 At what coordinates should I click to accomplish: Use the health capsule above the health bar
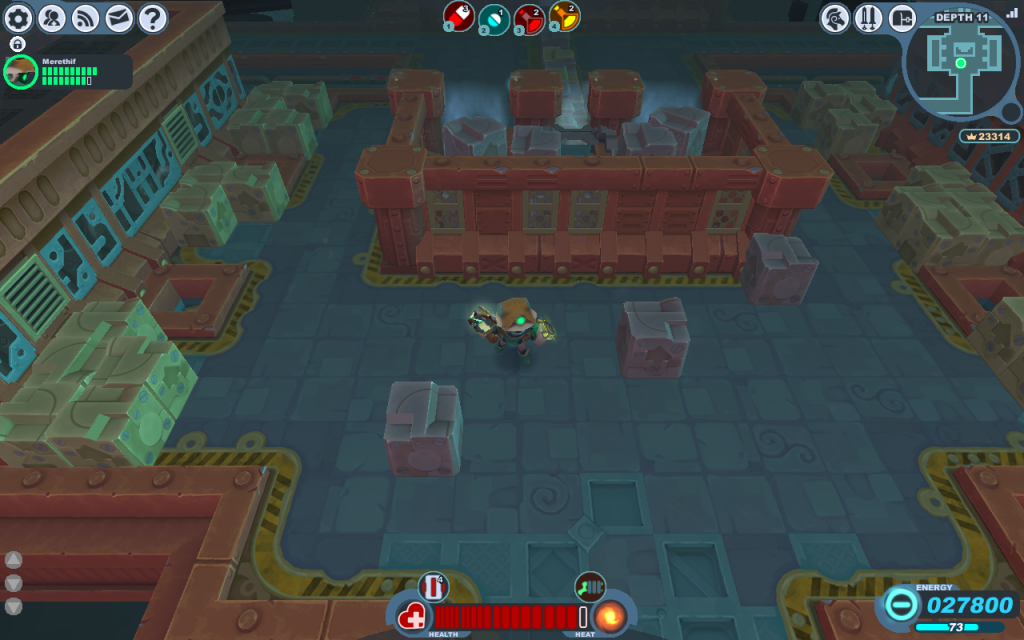(432, 586)
